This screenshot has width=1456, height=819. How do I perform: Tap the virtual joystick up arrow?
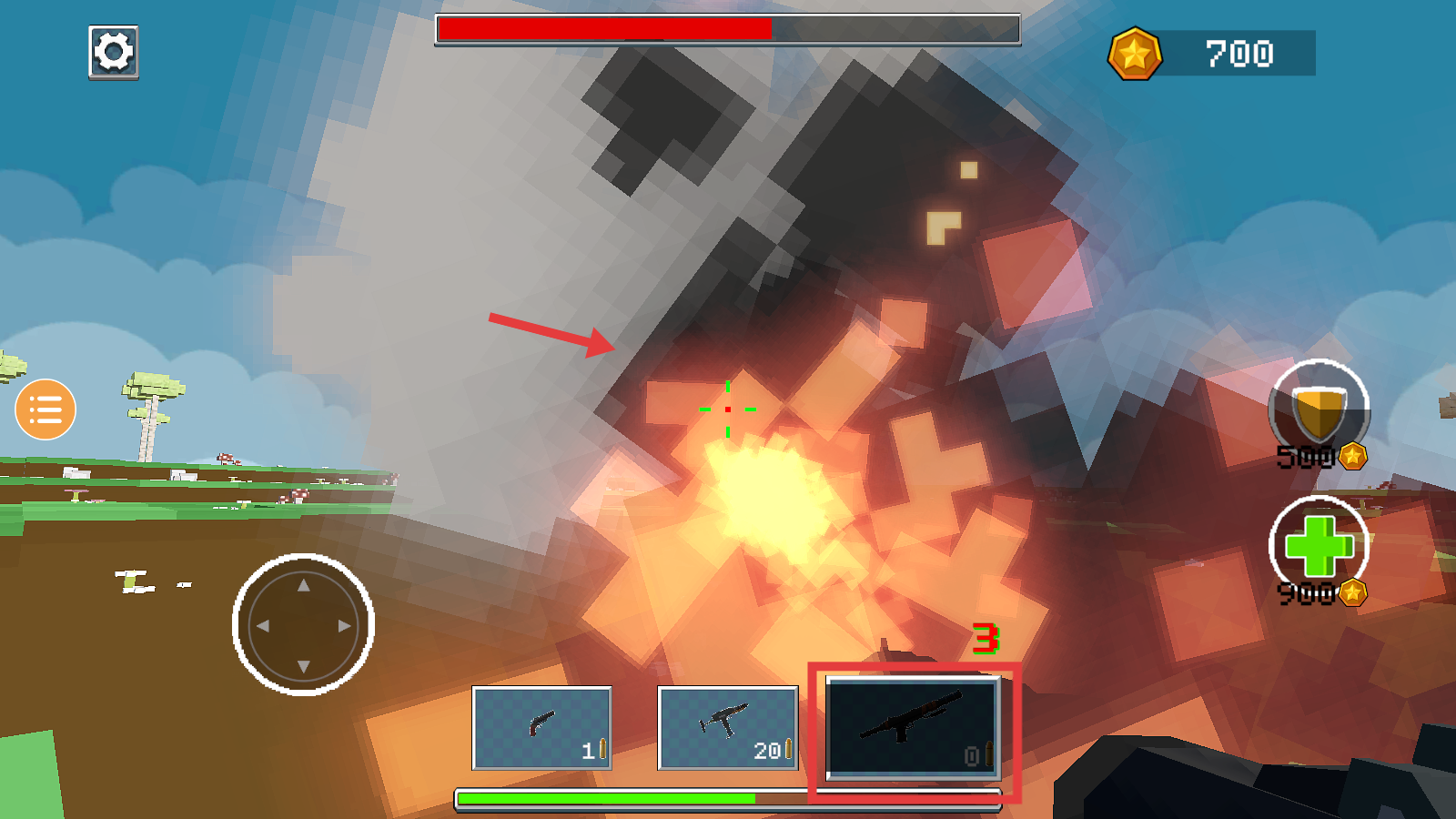[304, 585]
